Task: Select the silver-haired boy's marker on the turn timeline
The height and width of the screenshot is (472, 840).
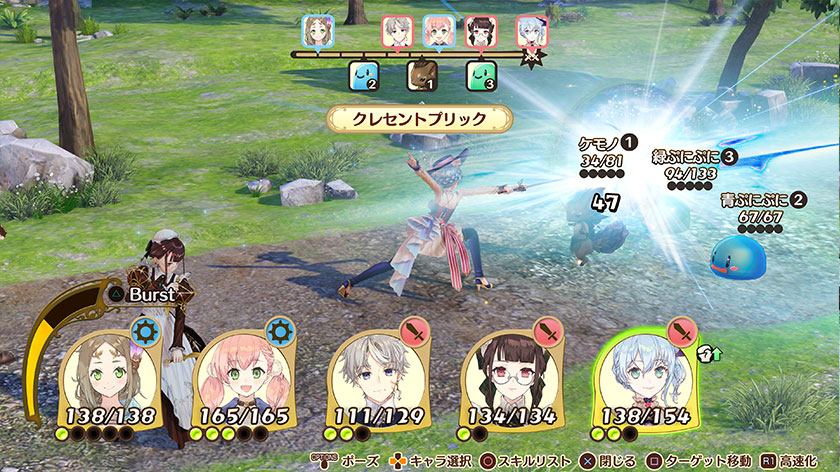Action: click(397, 31)
